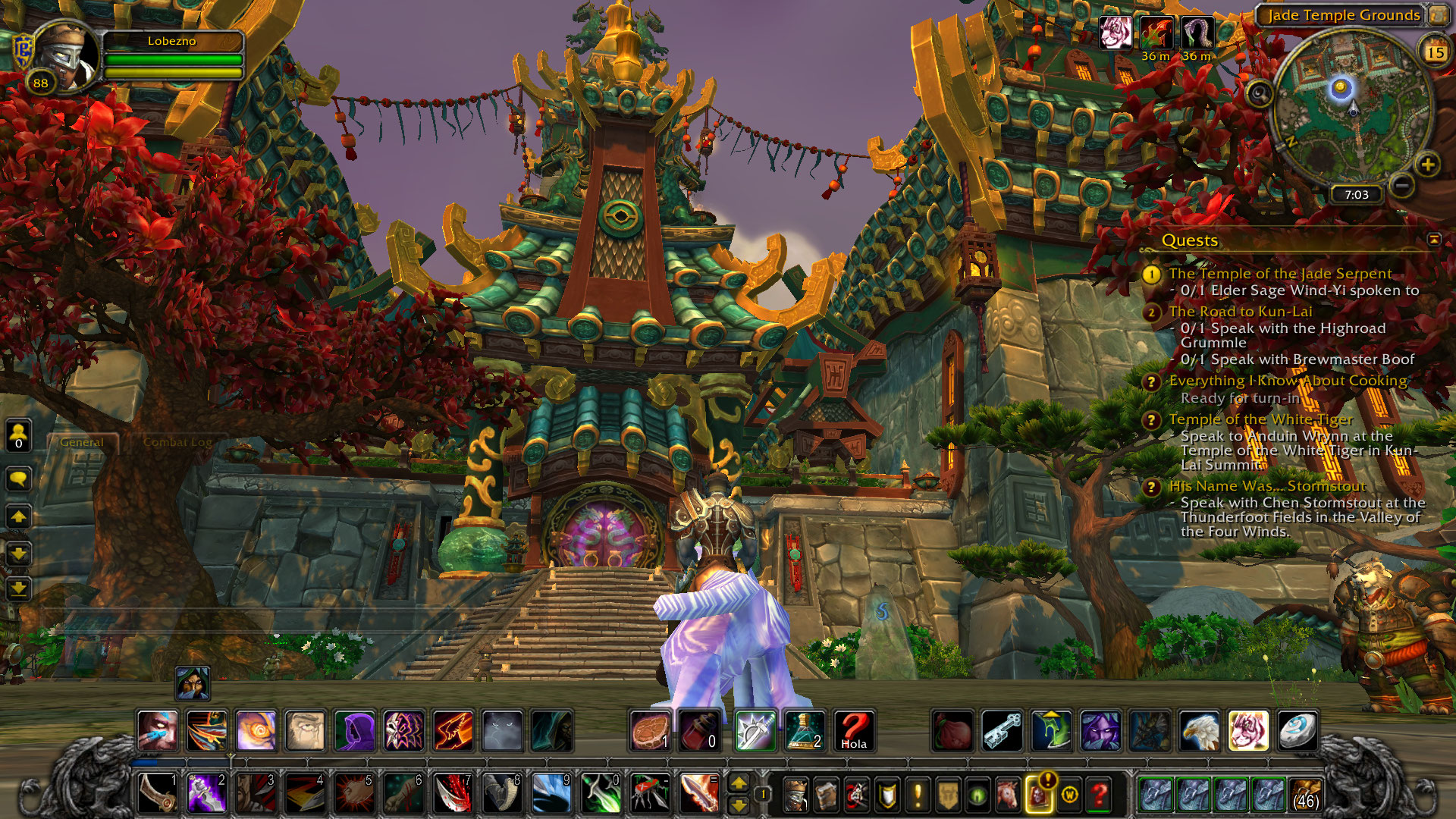
Task: Open Everything I Know About Cooking quest
Action: coord(1288,381)
